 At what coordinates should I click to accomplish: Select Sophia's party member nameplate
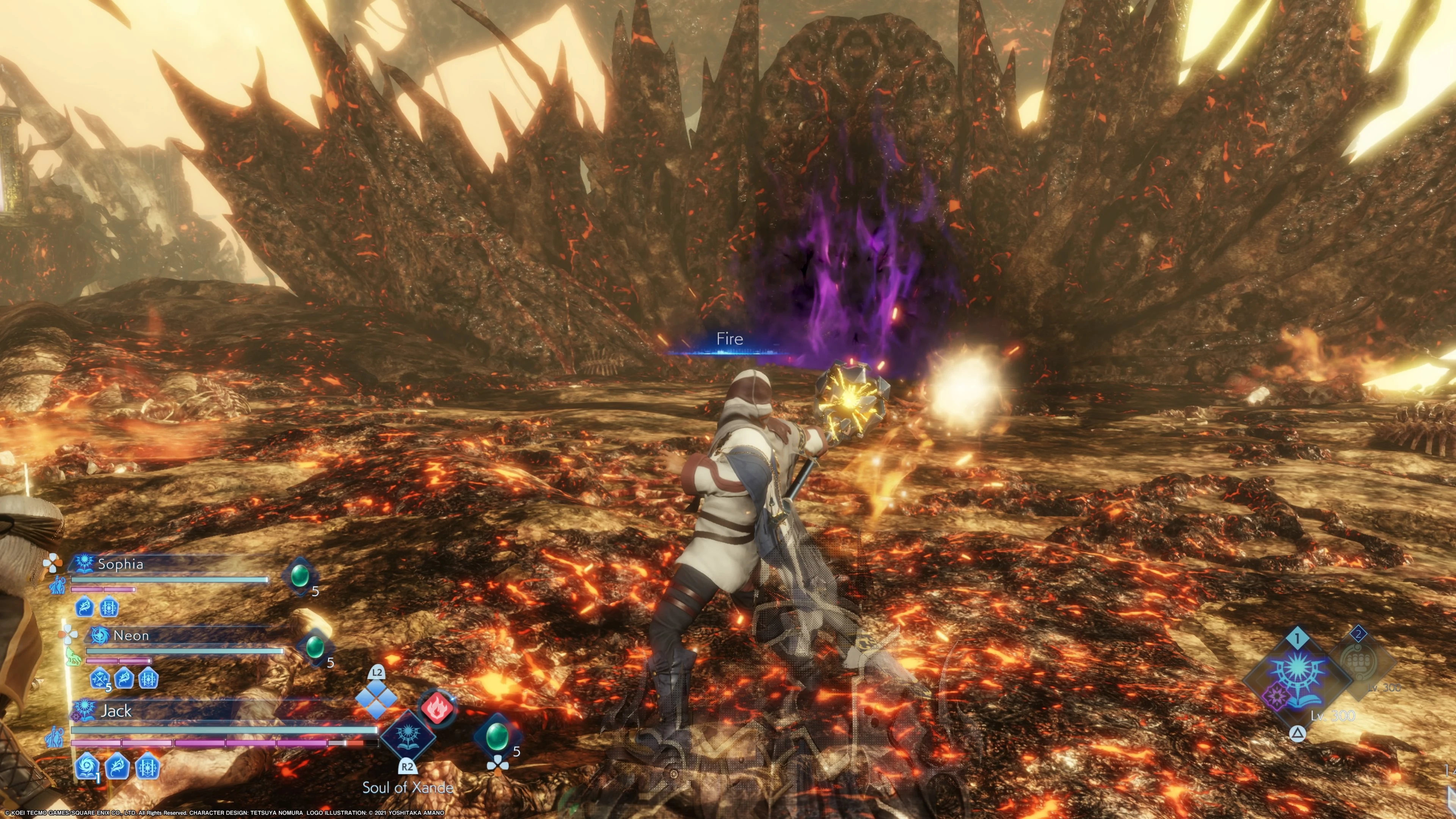pyautogui.click(x=120, y=563)
